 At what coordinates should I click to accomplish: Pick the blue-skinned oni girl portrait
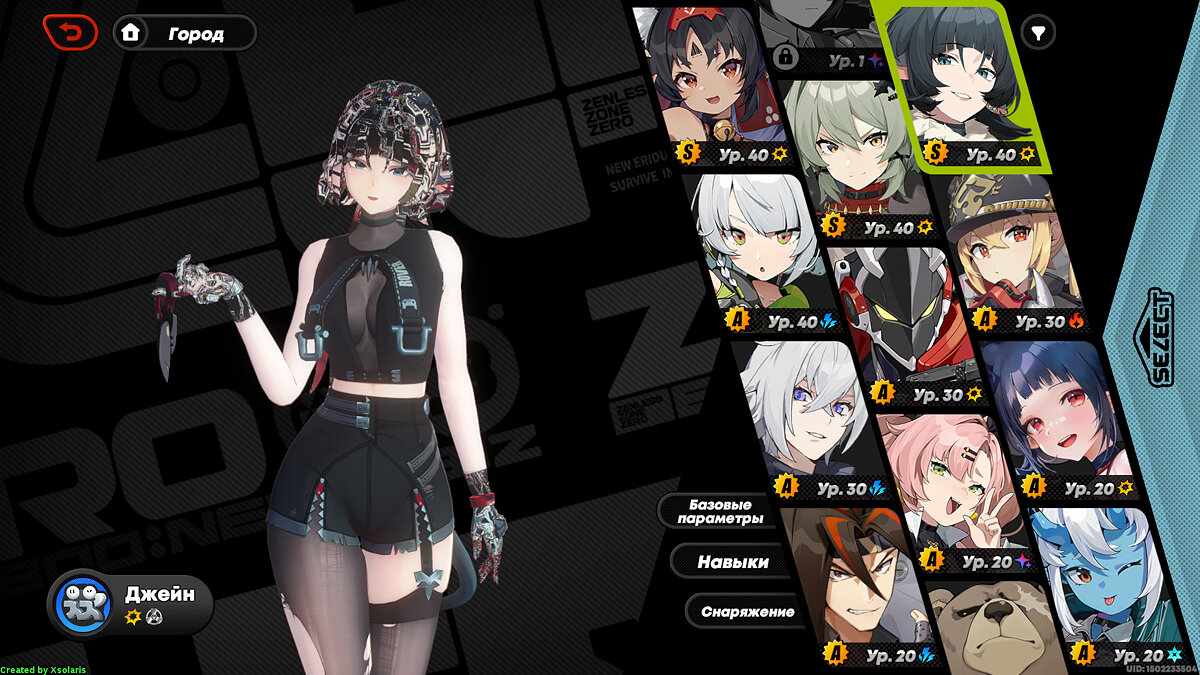pos(1100,580)
